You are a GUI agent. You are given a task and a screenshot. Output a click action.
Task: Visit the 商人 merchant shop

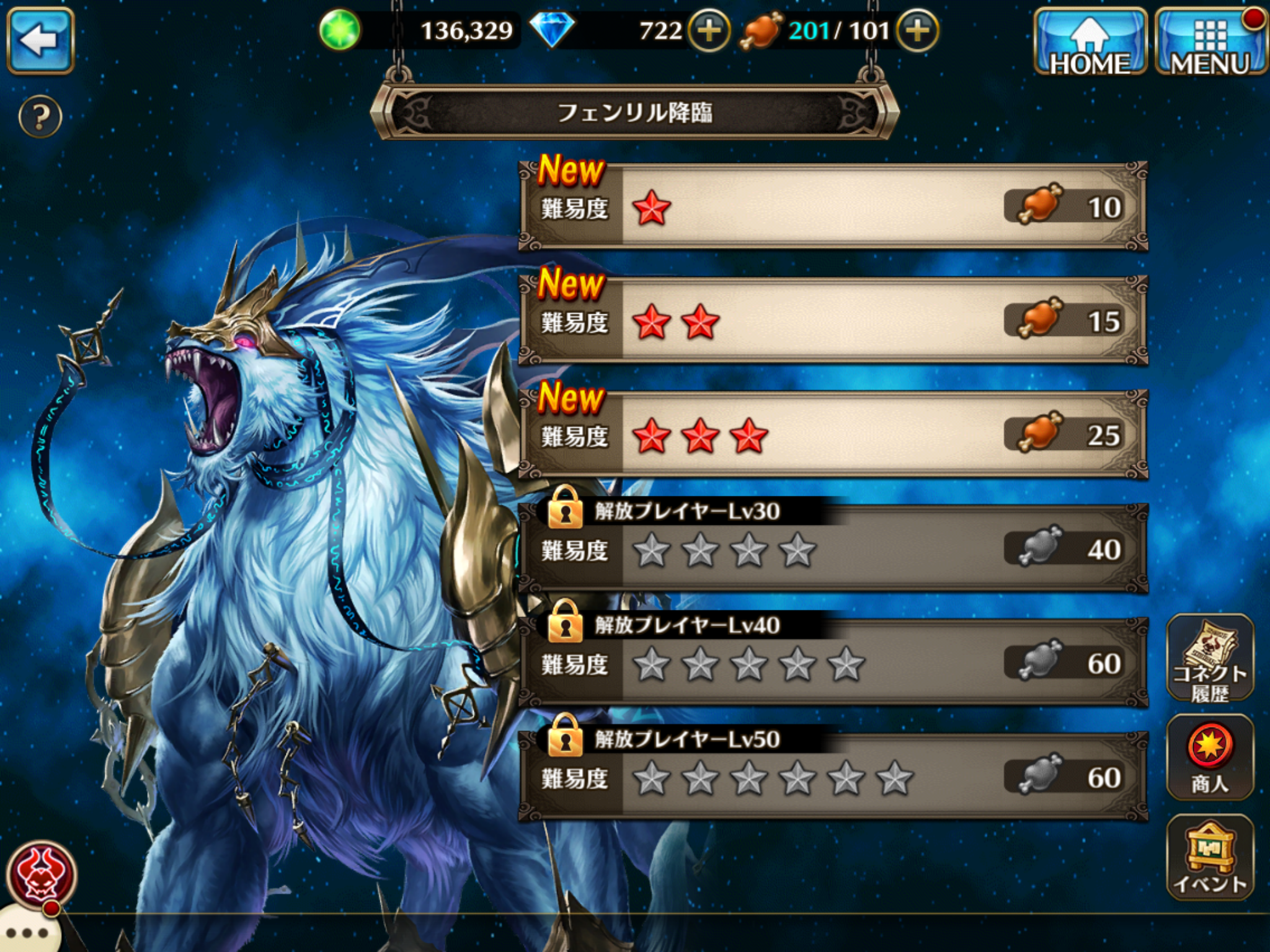point(1209,759)
